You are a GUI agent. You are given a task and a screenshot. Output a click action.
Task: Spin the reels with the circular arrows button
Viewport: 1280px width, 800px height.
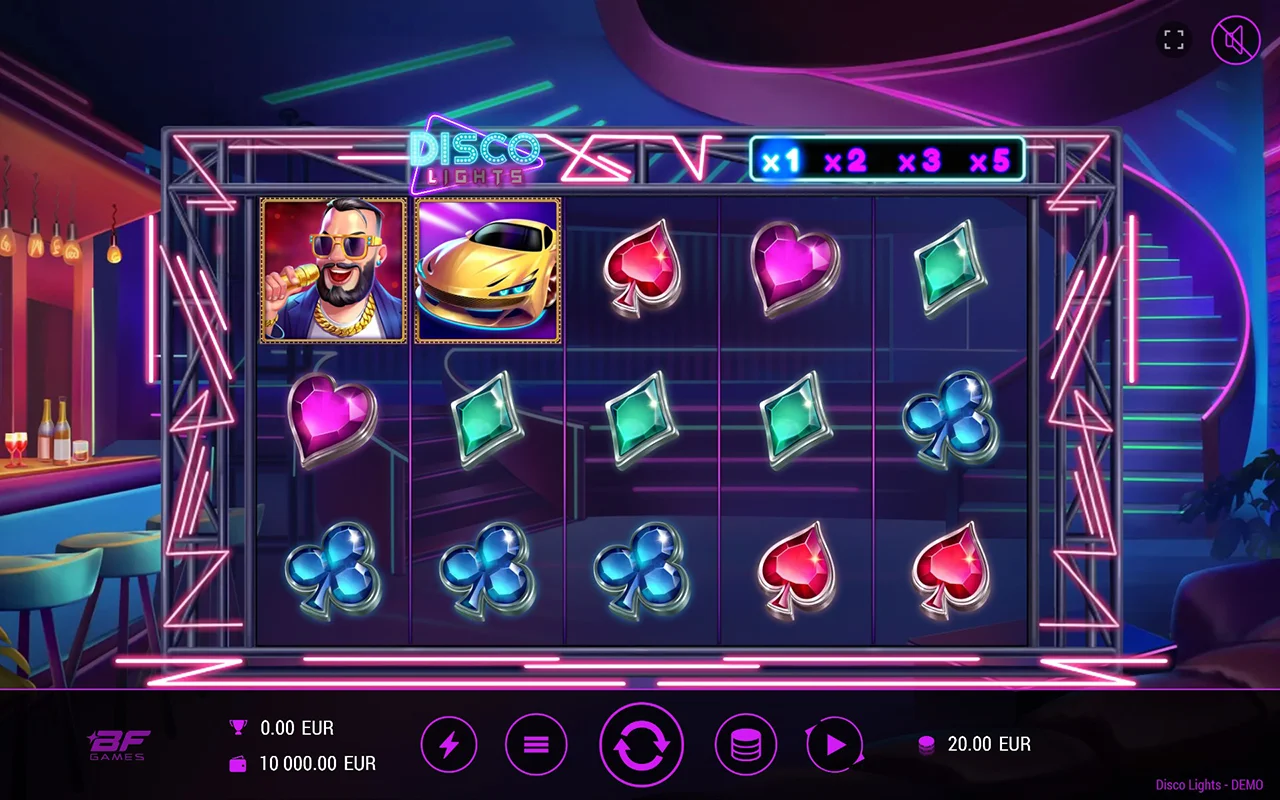(x=641, y=745)
